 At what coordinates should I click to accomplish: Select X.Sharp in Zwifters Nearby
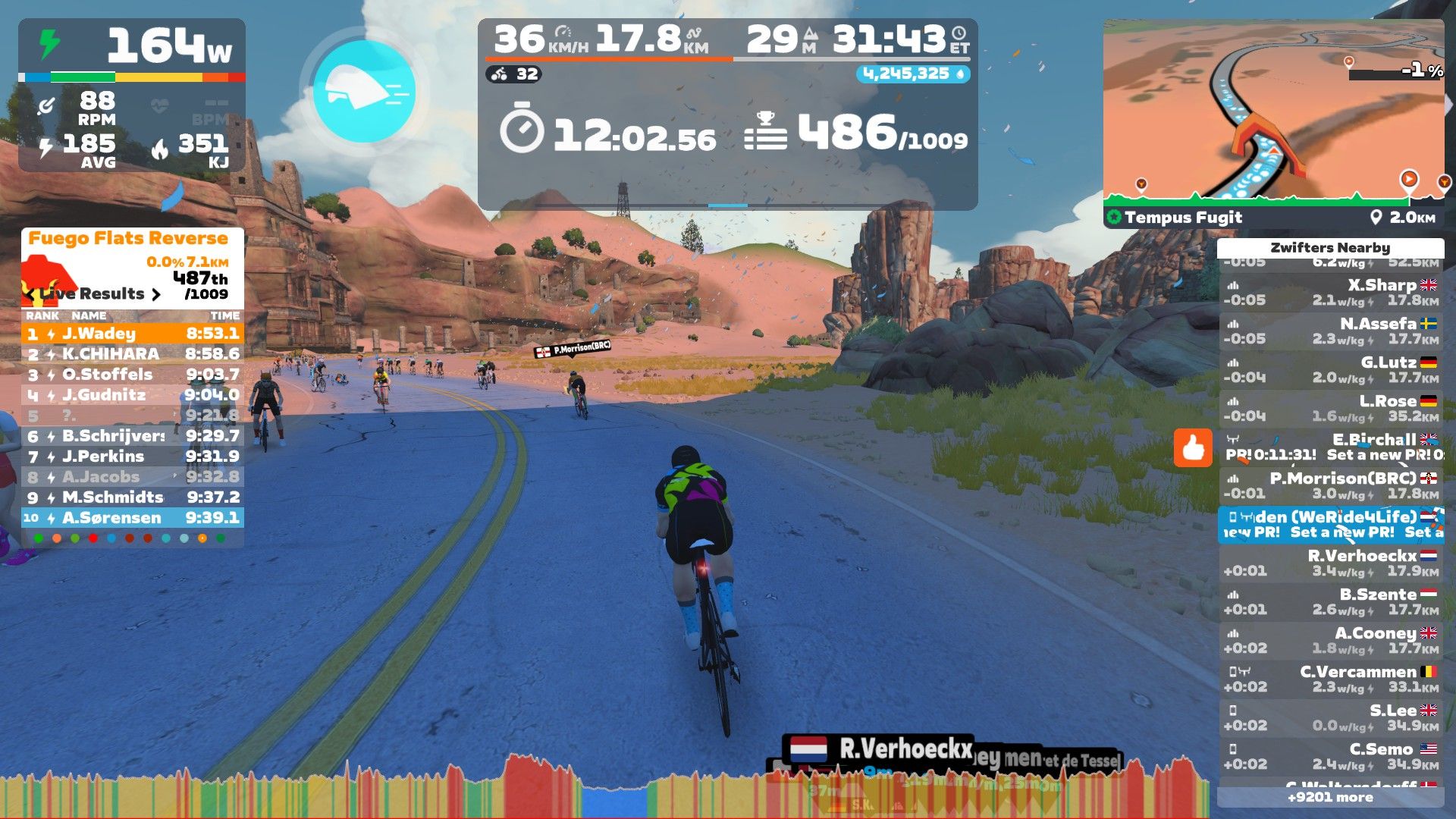click(x=1331, y=293)
